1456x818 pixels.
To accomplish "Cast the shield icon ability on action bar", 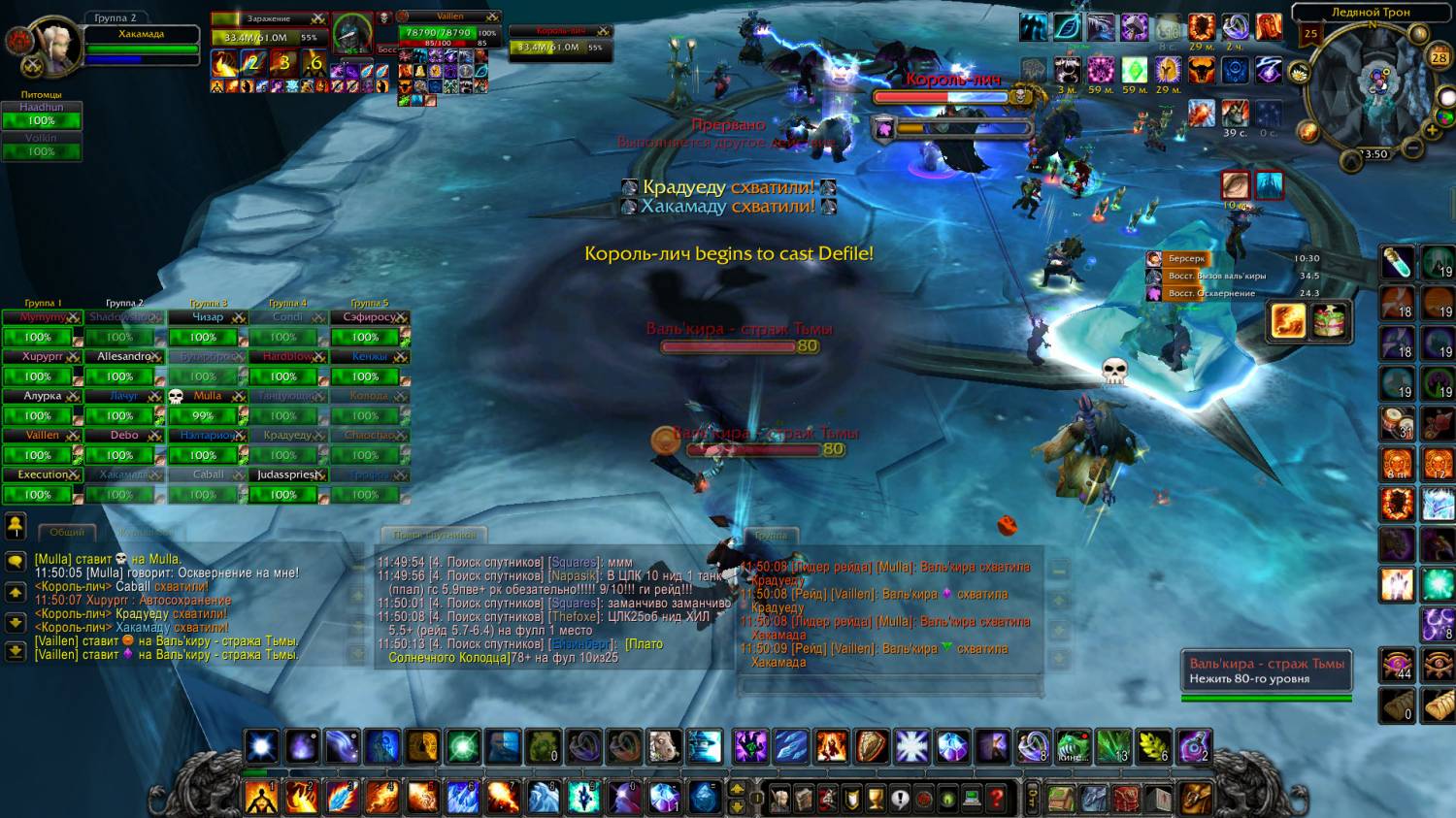I will pos(872,747).
